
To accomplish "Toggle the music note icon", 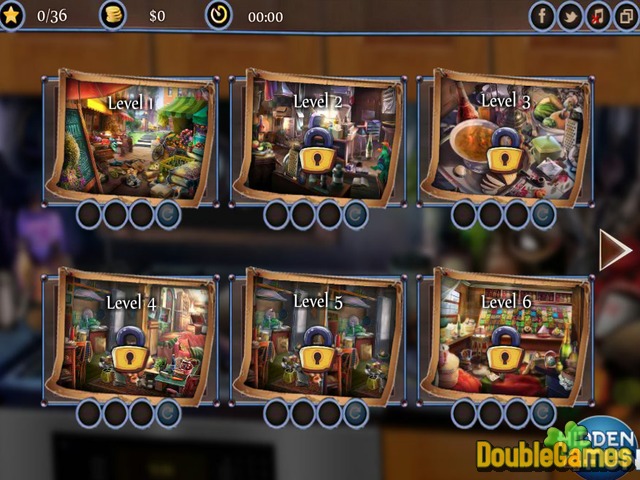I will pyautogui.click(x=598, y=16).
